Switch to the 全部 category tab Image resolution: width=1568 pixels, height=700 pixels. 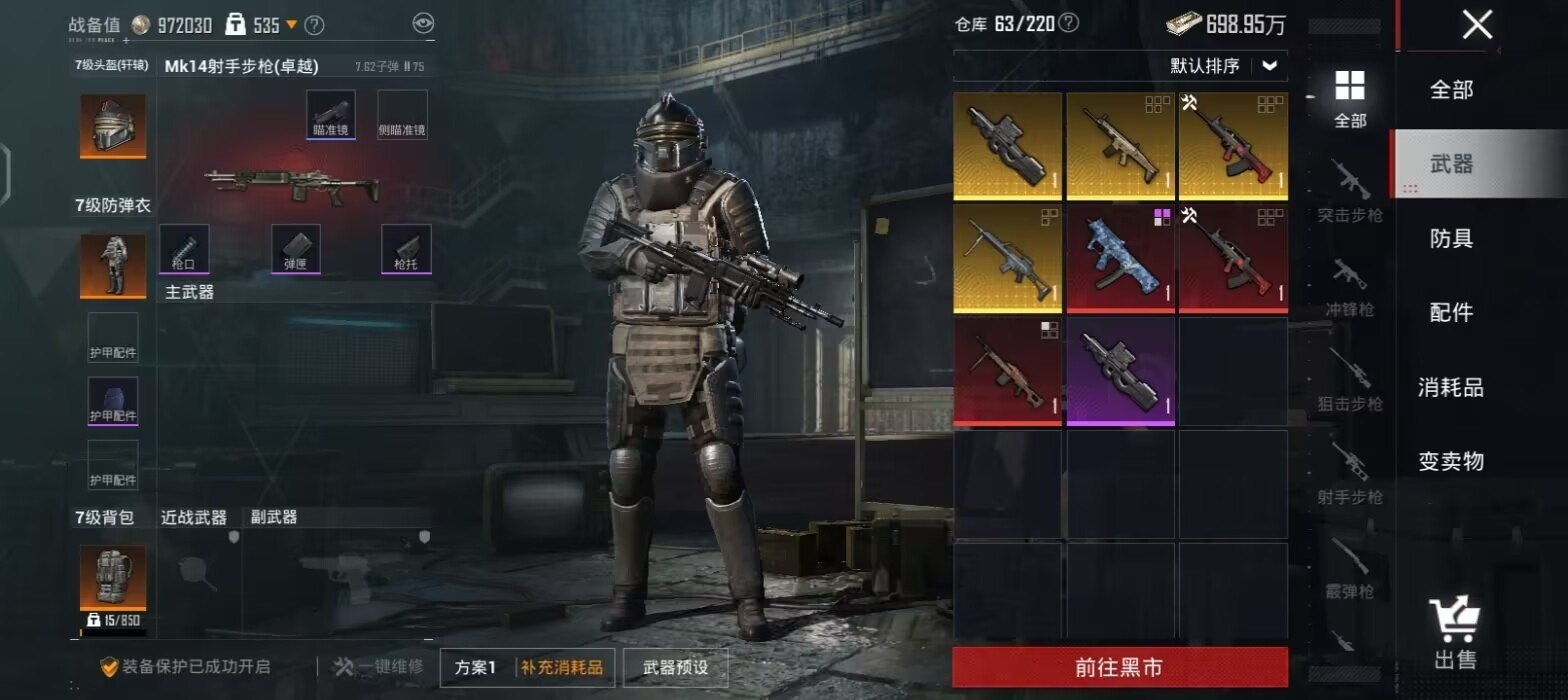pyautogui.click(x=1451, y=90)
